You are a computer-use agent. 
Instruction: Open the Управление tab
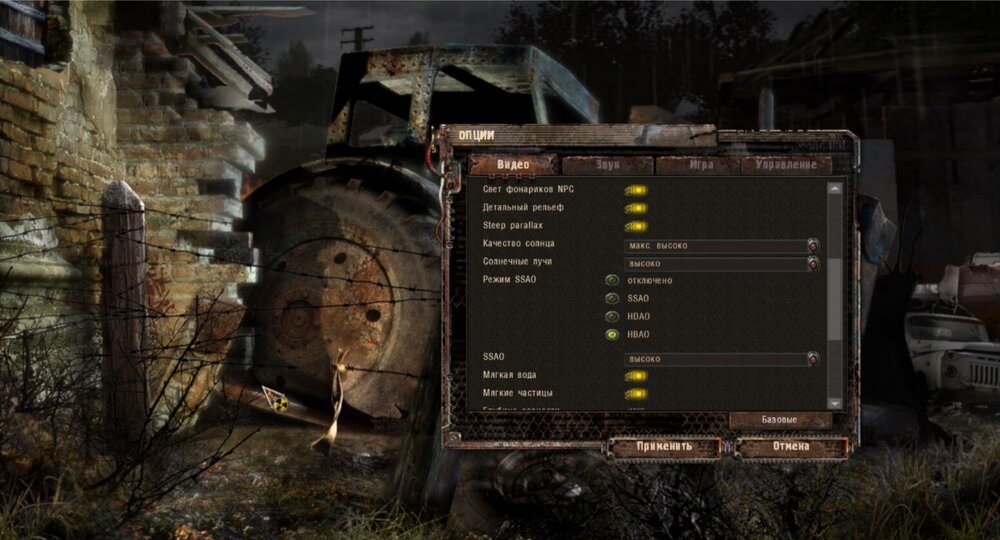click(x=792, y=165)
